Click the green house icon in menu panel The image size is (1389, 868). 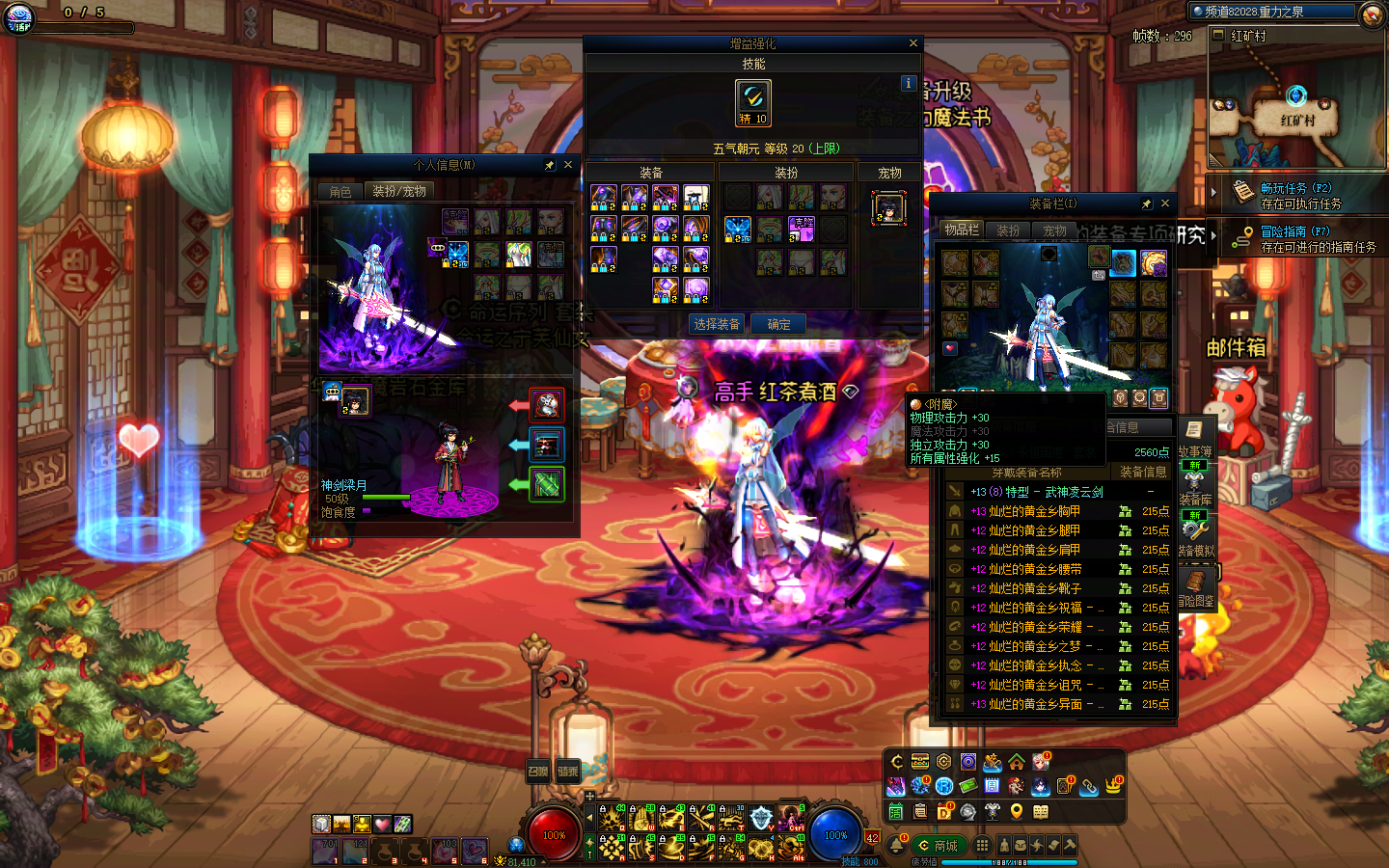point(1017,762)
